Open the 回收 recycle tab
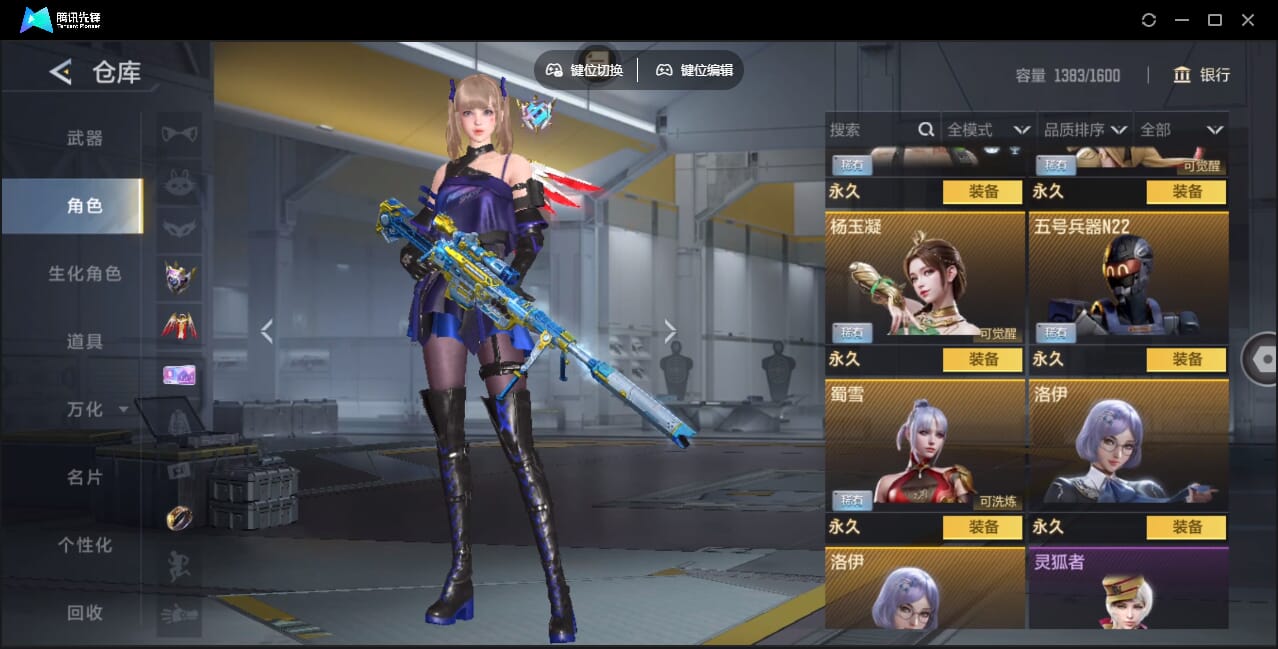The height and width of the screenshot is (649, 1278). (x=85, y=613)
